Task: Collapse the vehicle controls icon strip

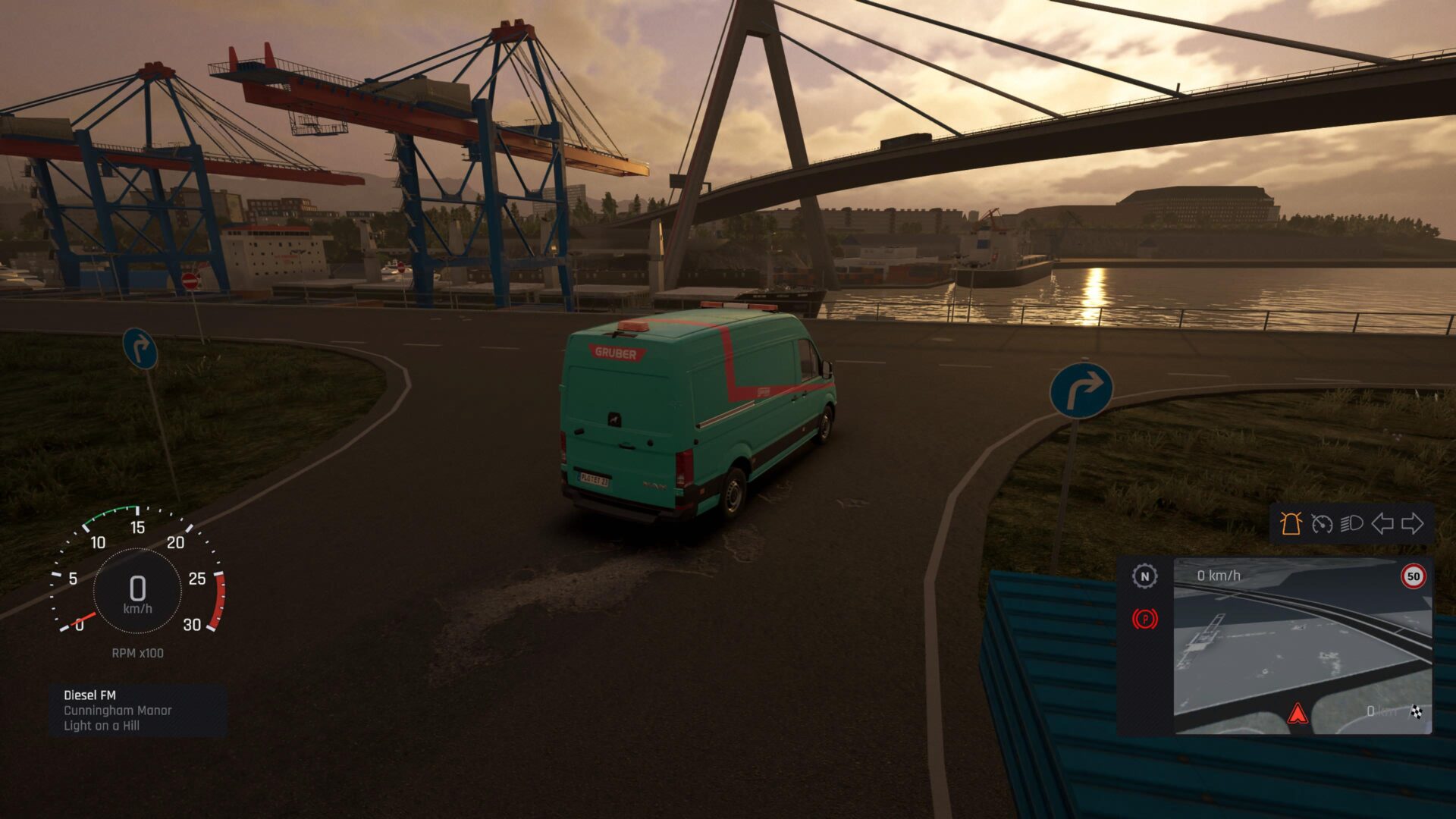Action: (1352, 523)
